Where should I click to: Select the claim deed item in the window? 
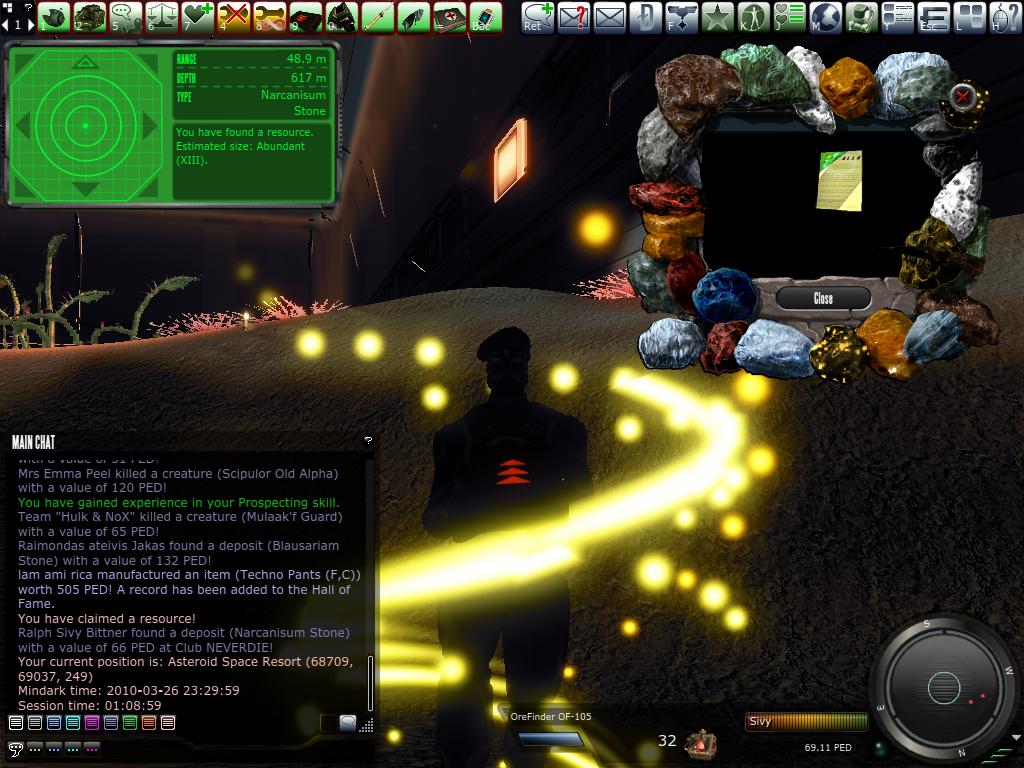pos(838,181)
